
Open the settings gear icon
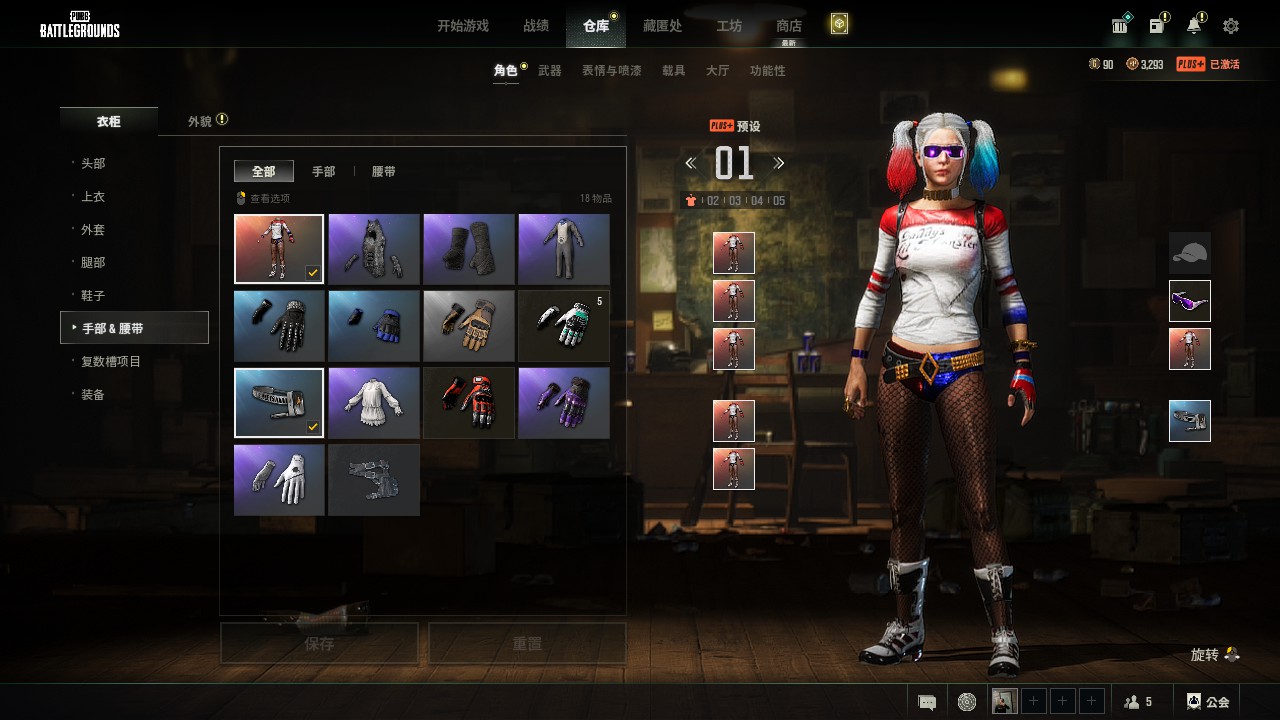[1231, 26]
